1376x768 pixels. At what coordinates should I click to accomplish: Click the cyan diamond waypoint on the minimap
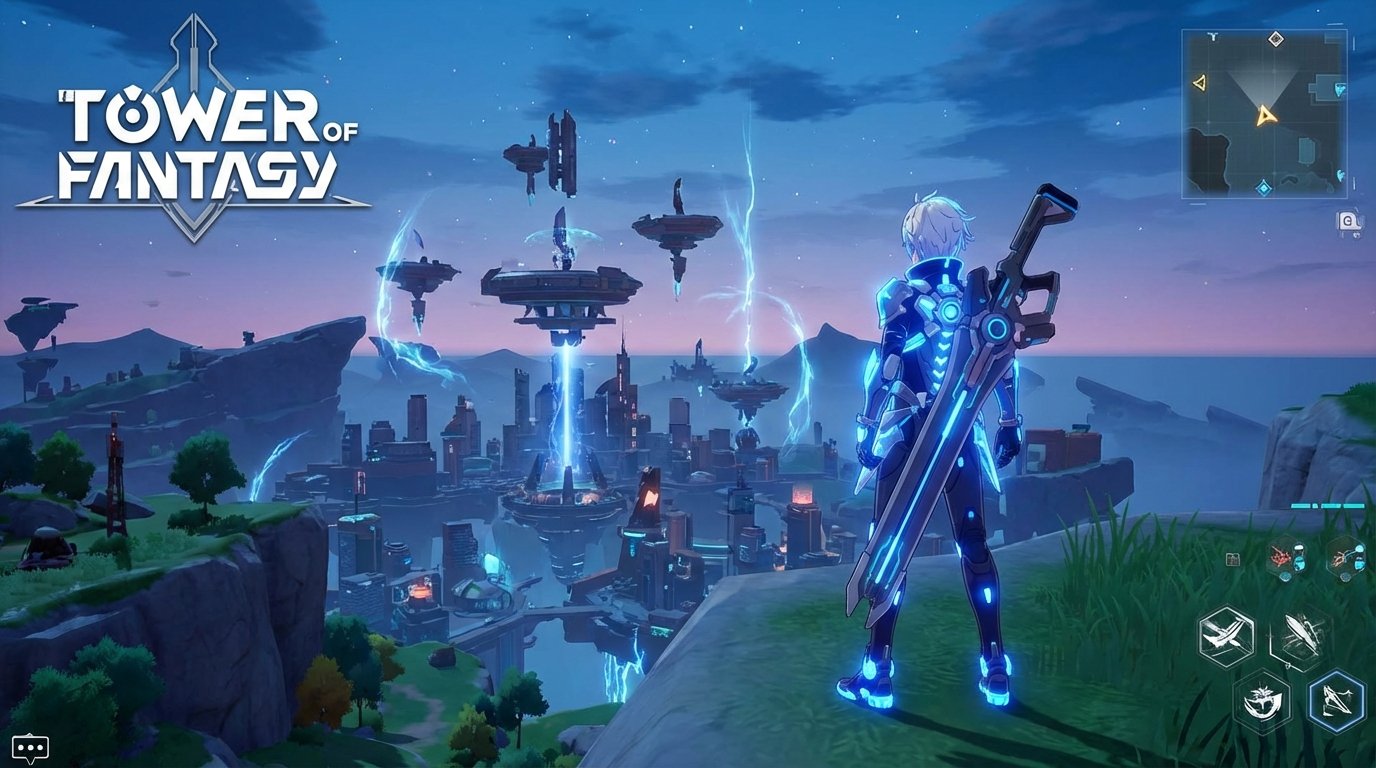tap(1264, 186)
